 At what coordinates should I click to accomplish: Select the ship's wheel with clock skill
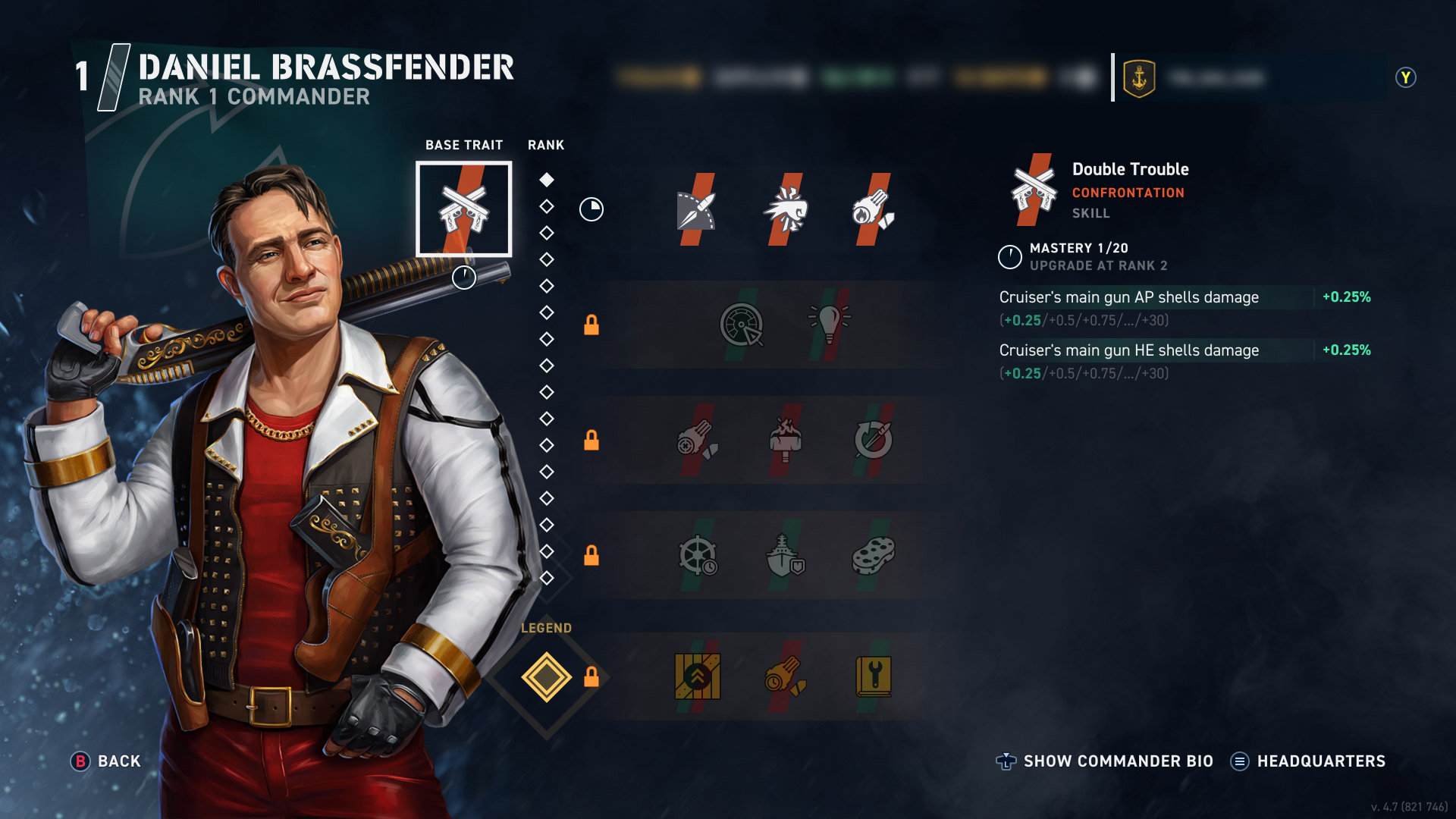697,556
